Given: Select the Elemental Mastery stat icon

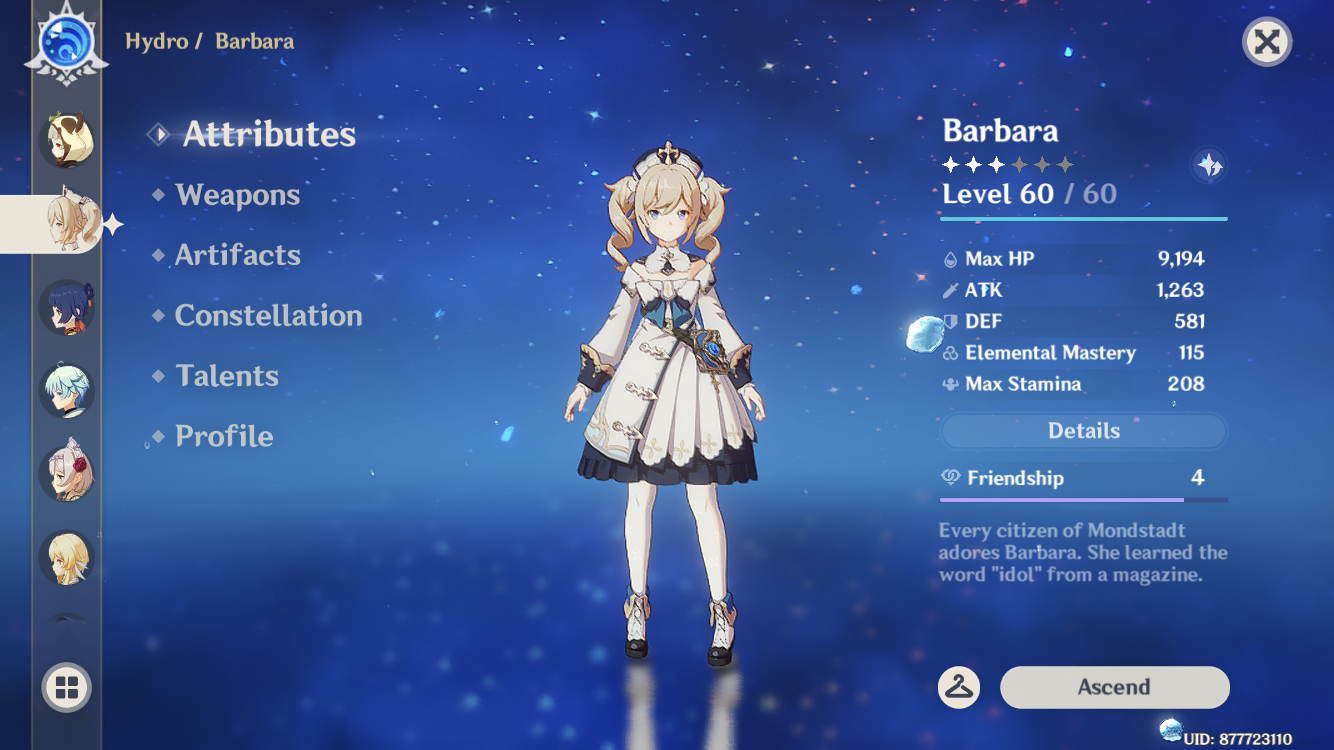Looking at the screenshot, I should [950, 352].
